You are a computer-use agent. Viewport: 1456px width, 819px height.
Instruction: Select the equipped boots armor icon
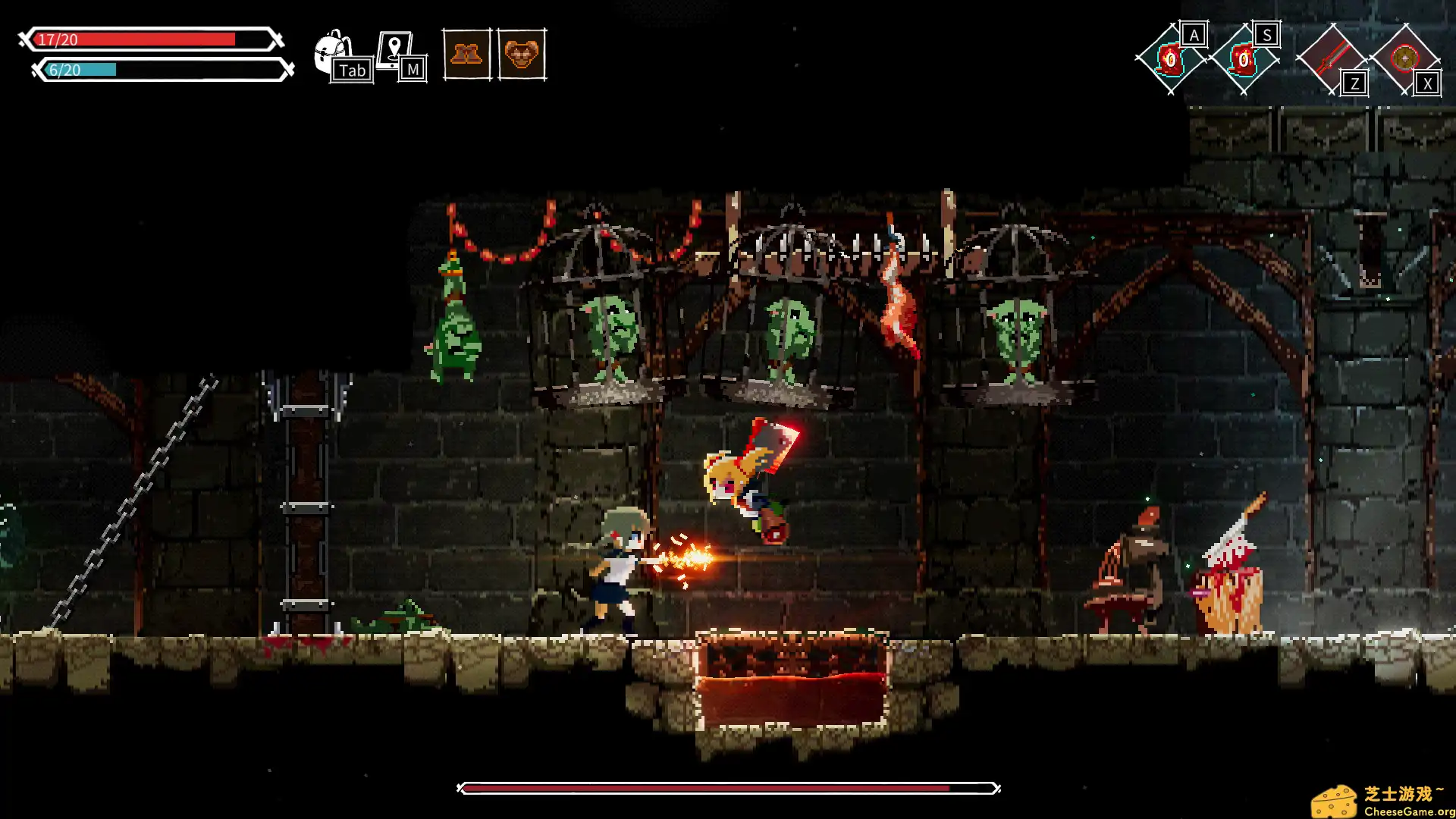468,55
